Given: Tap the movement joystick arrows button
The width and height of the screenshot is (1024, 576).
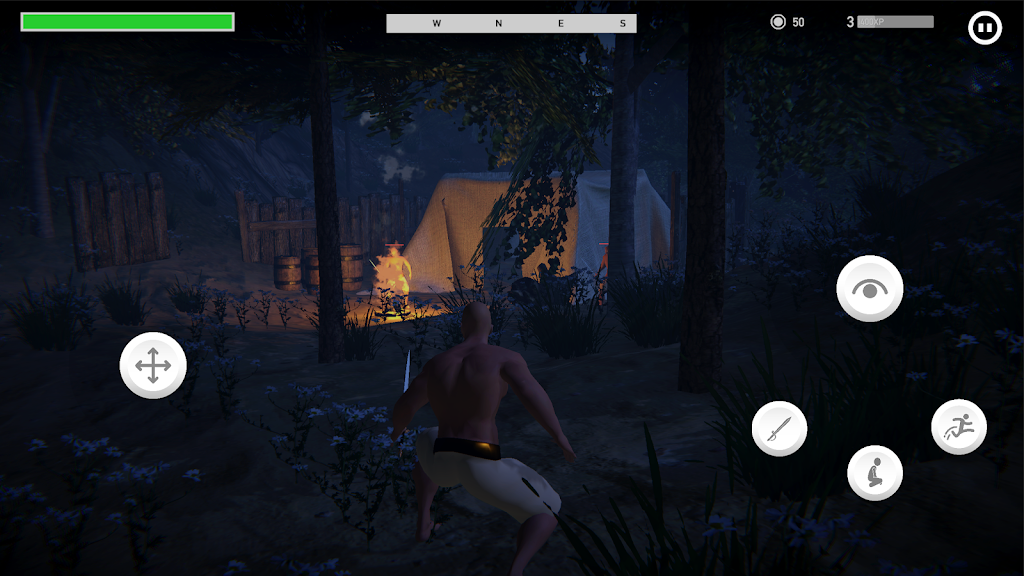Looking at the screenshot, I should coord(153,365).
